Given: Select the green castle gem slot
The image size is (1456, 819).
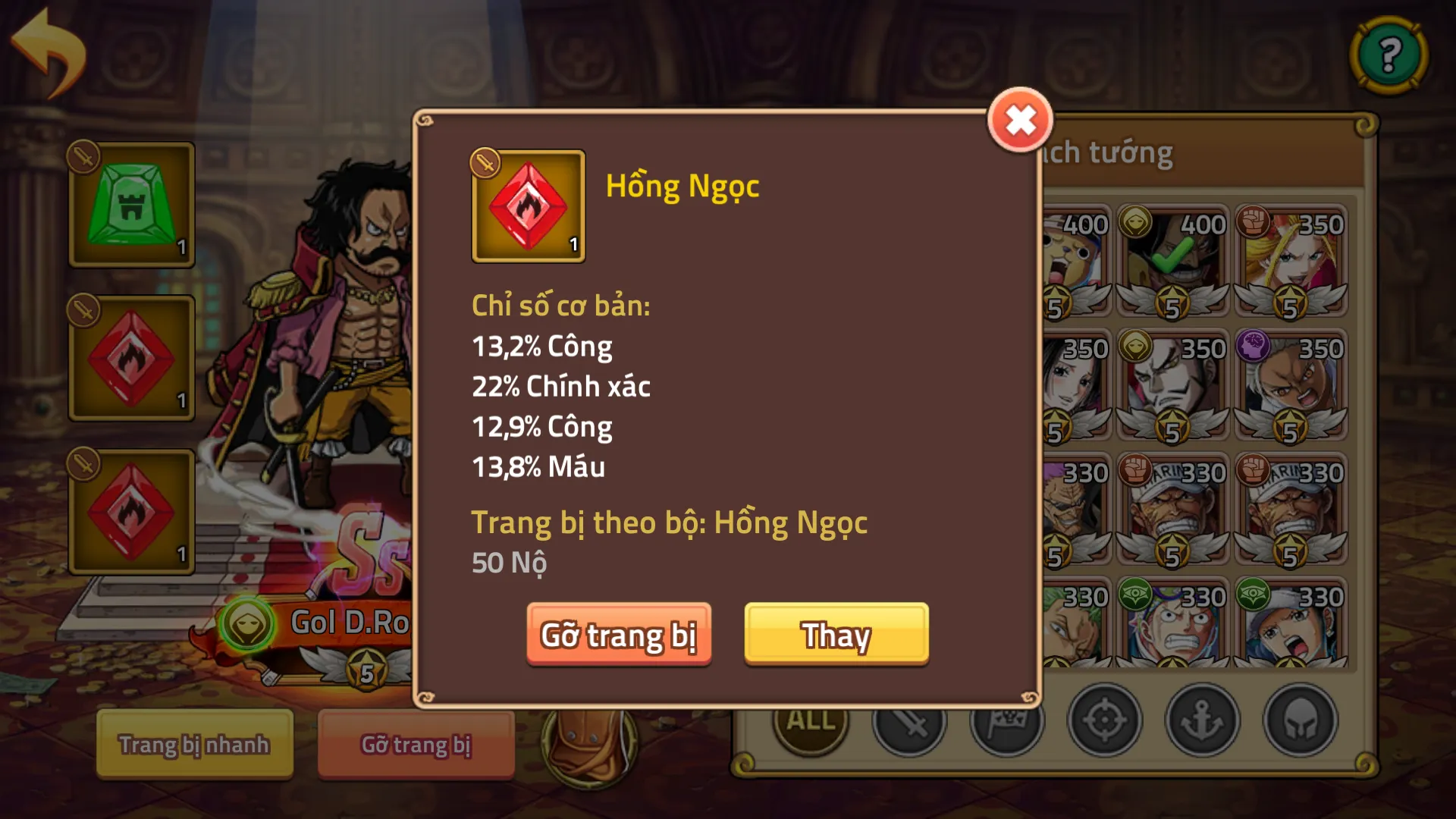Looking at the screenshot, I should 132,205.
